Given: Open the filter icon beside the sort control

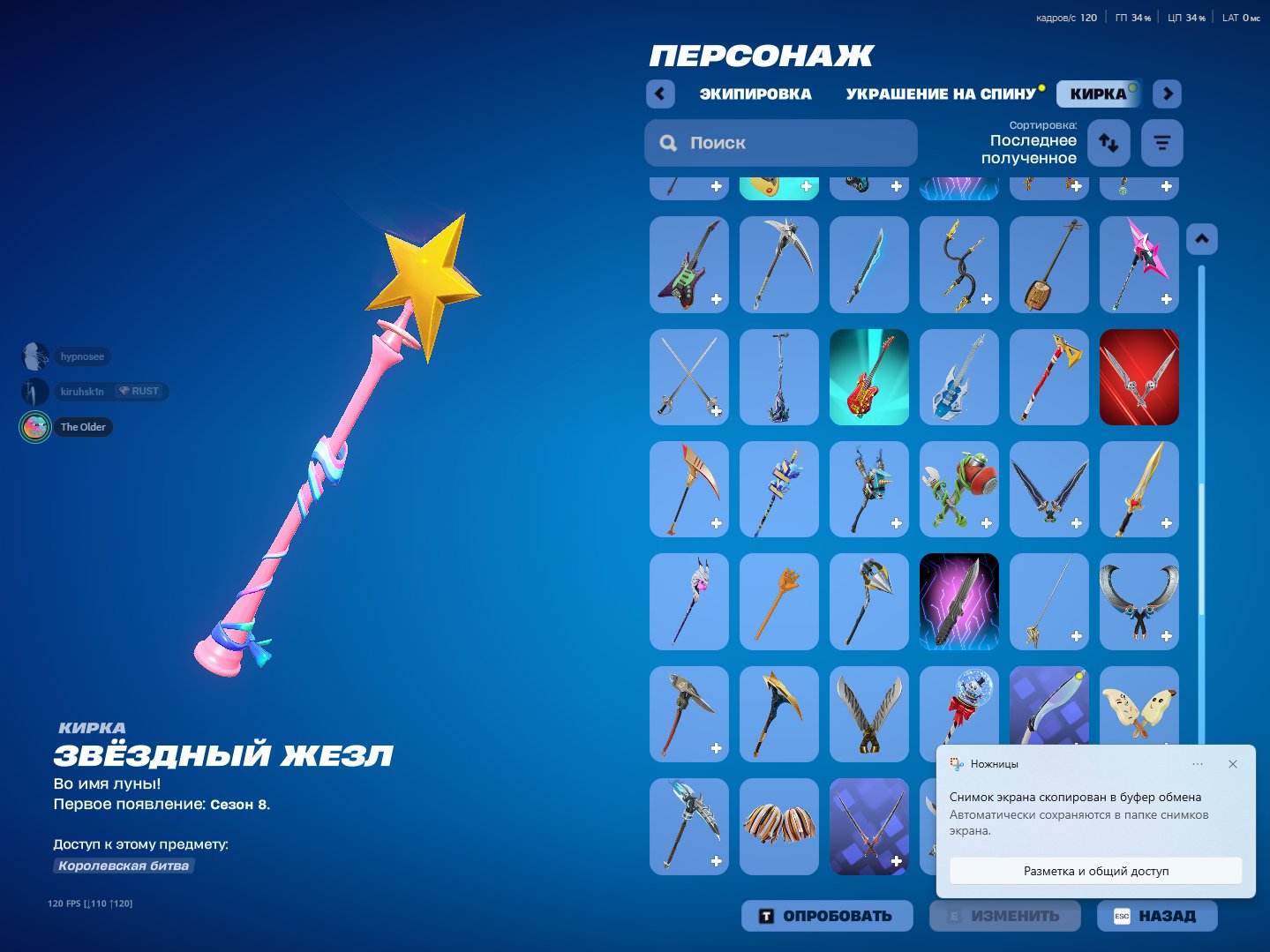Looking at the screenshot, I should click(x=1161, y=142).
